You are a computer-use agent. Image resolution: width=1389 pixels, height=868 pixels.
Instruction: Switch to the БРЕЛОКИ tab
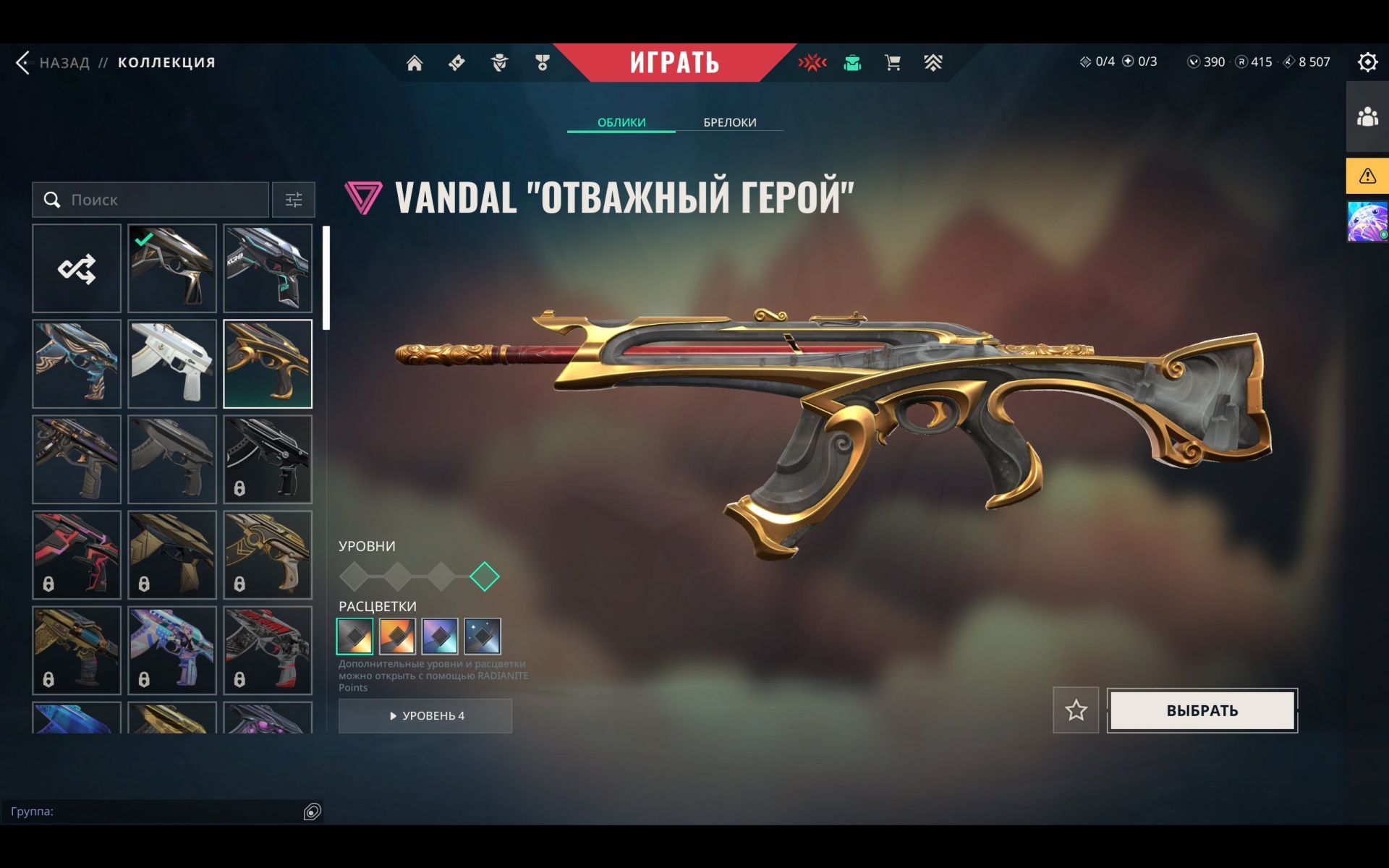(x=729, y=122)
